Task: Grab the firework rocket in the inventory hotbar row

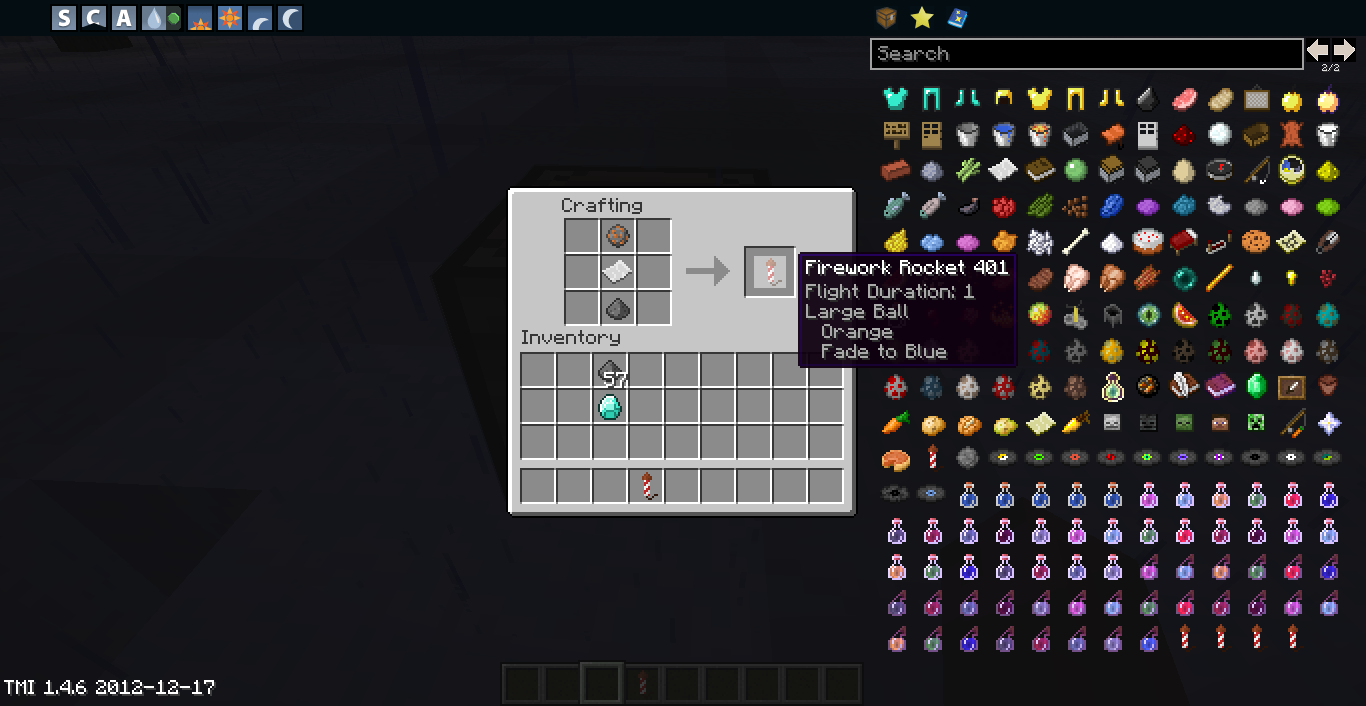Action: (647, 486)
